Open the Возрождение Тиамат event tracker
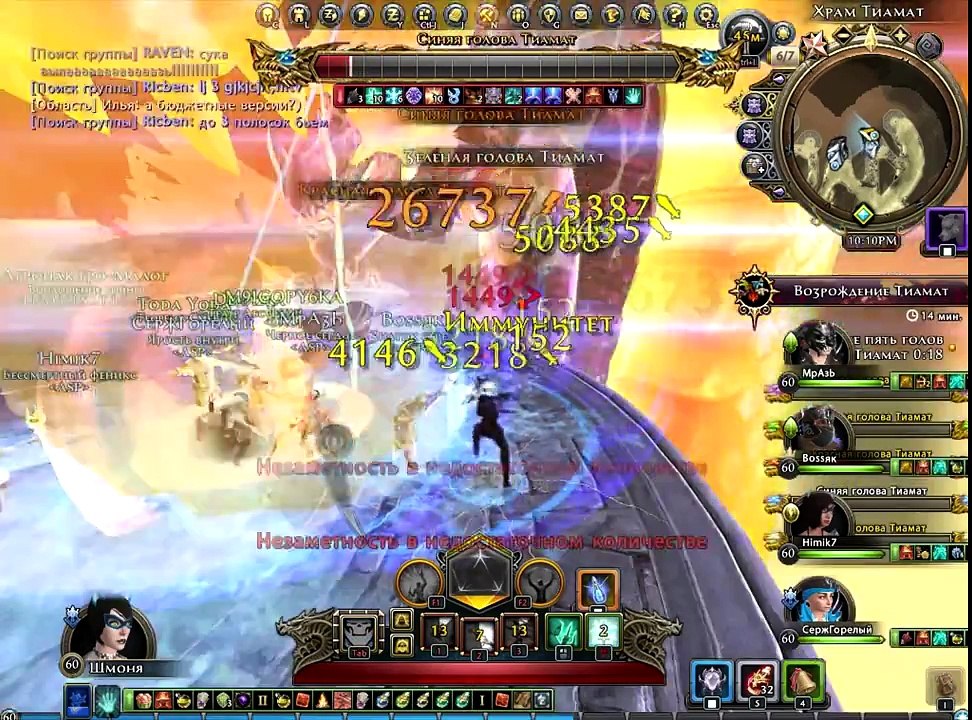Viewport: 972px width, 720px height. click(x=870, y=291)
